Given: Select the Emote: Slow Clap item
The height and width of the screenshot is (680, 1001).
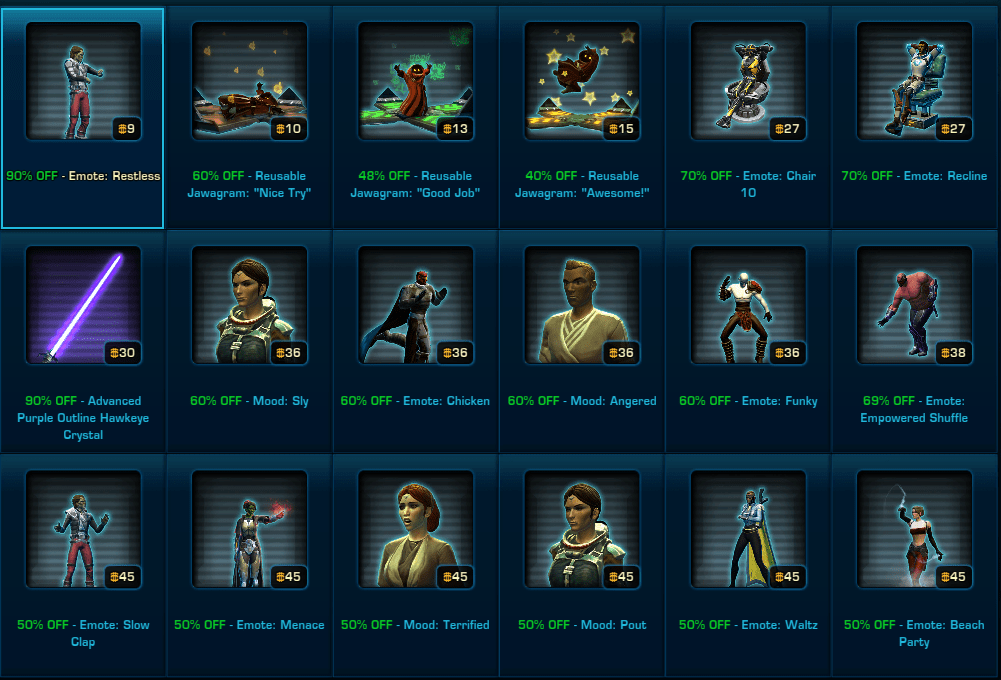Looking at the screenshot, I should point(83,530).
